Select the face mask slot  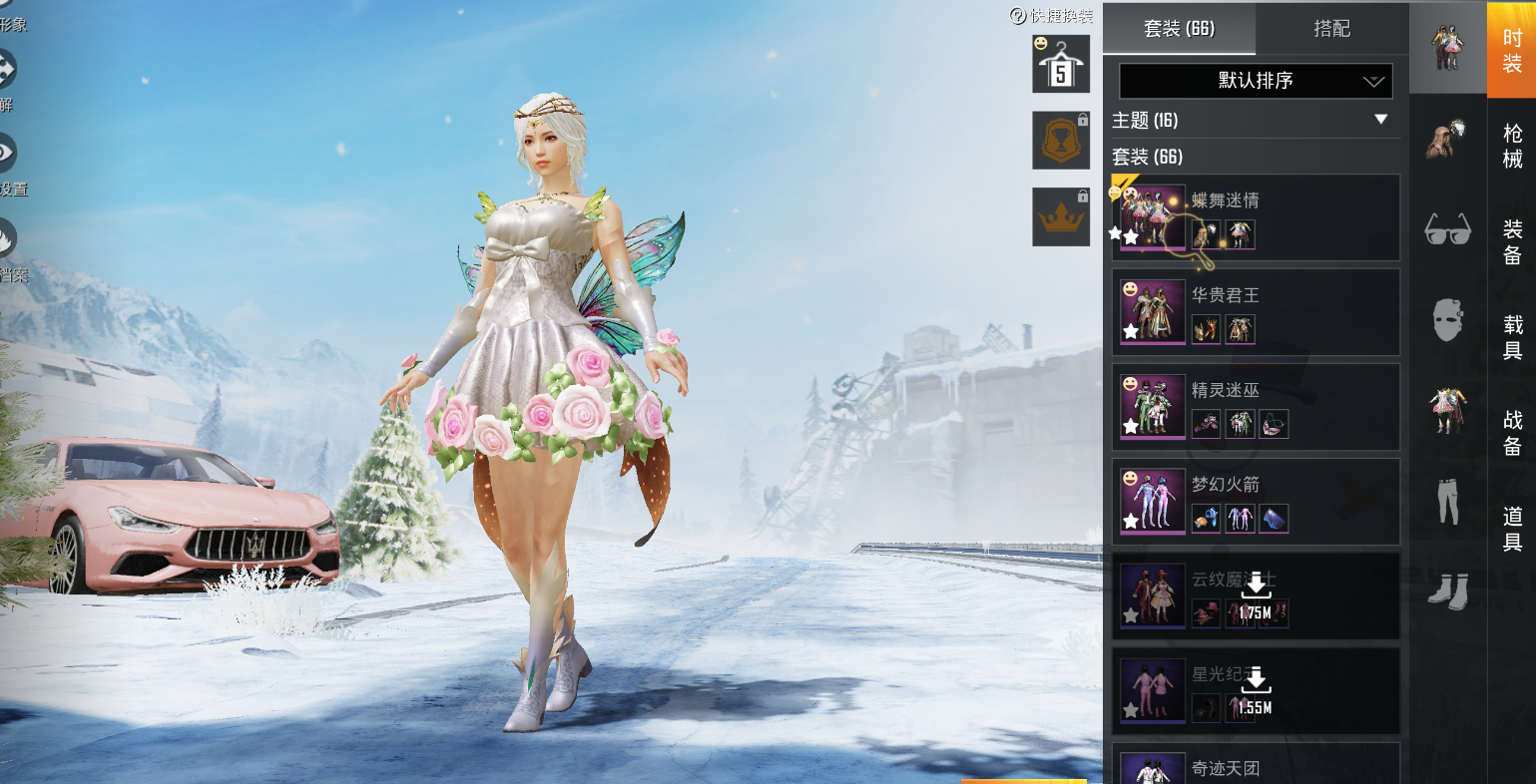click(x=1447, y=321)
